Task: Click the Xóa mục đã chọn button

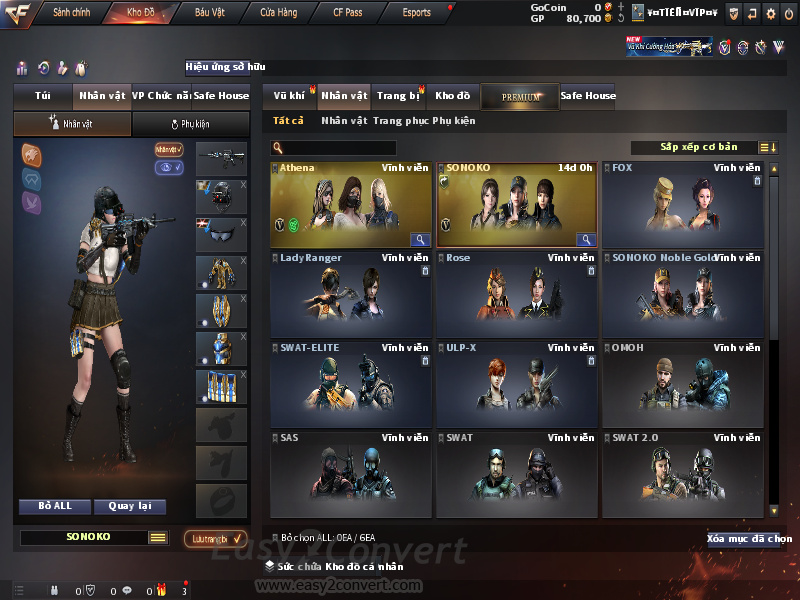Action: click(748, 539)
